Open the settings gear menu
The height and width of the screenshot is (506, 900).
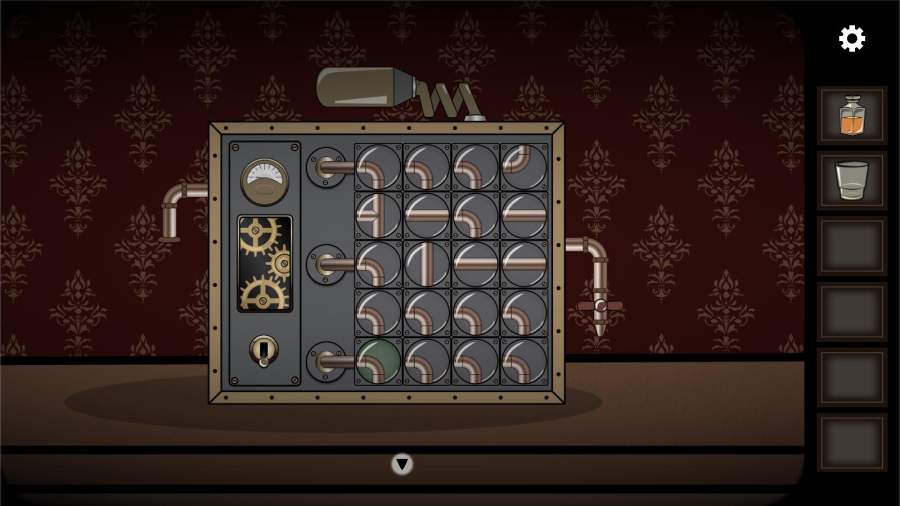coord(851,39)
